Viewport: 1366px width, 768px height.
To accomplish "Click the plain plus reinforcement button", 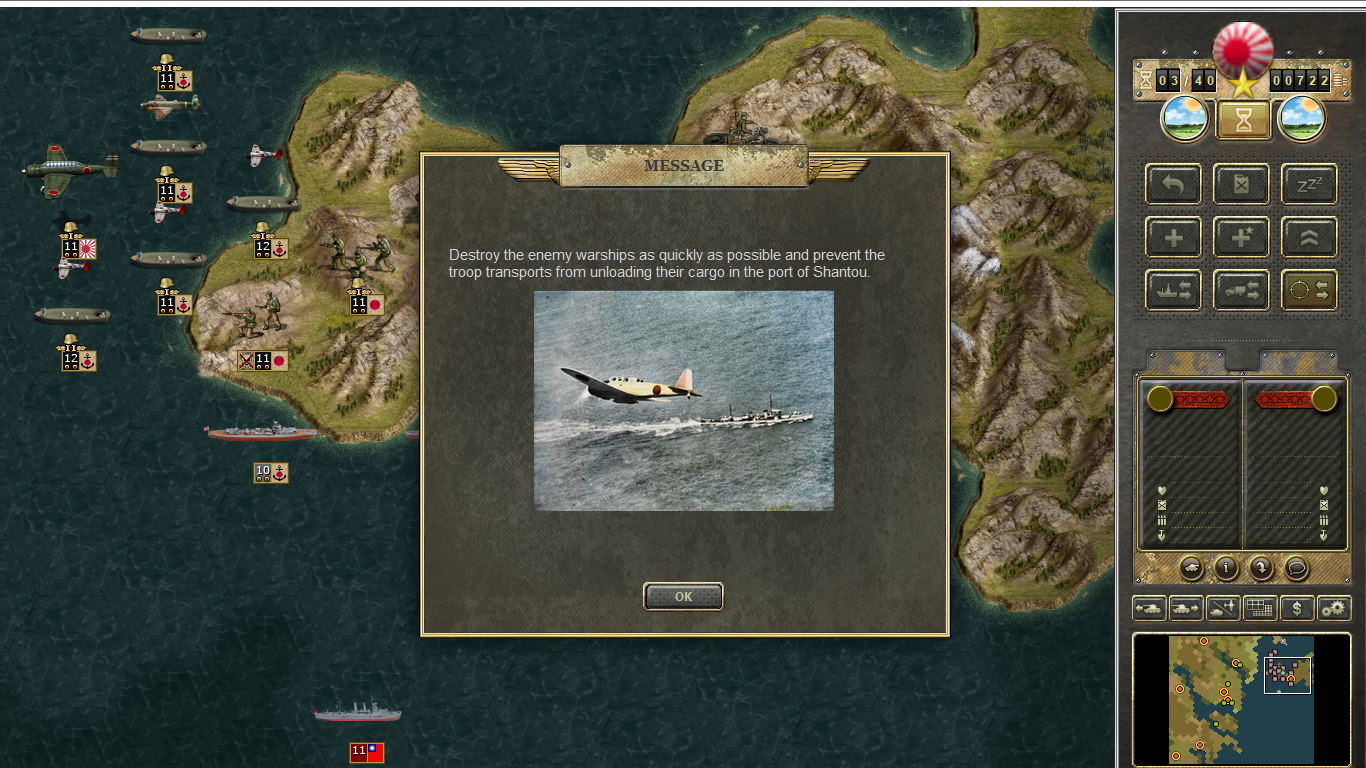I will [1173, 238].
